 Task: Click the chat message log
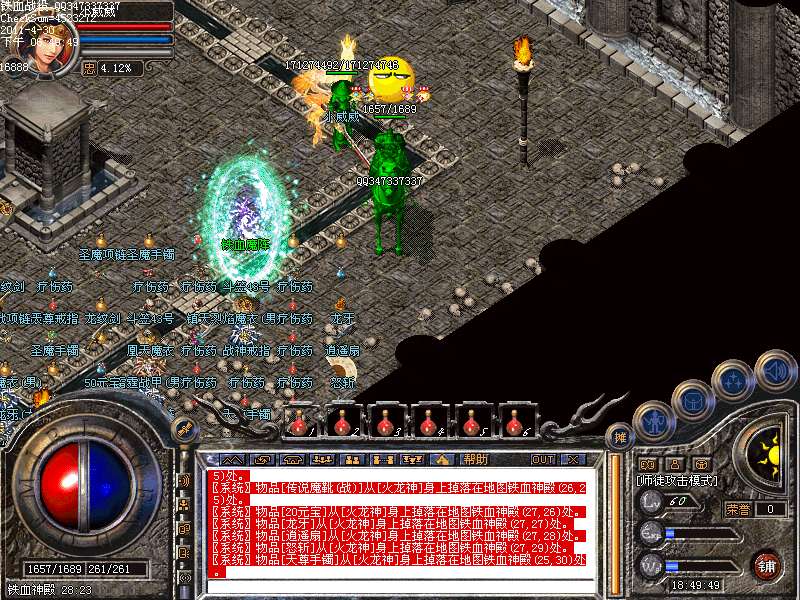click(400, 522)
